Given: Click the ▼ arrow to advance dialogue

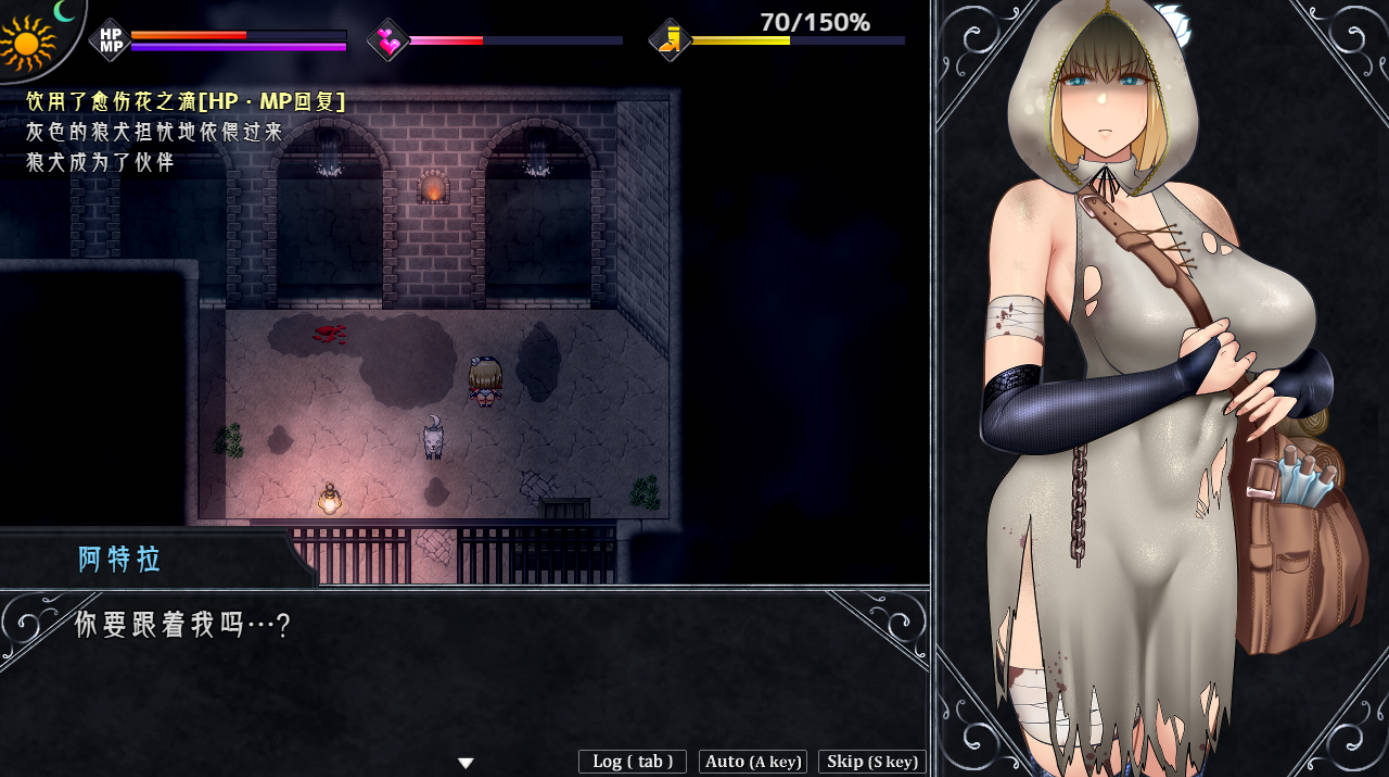Looking at the screenshot, I should [464, 760].
